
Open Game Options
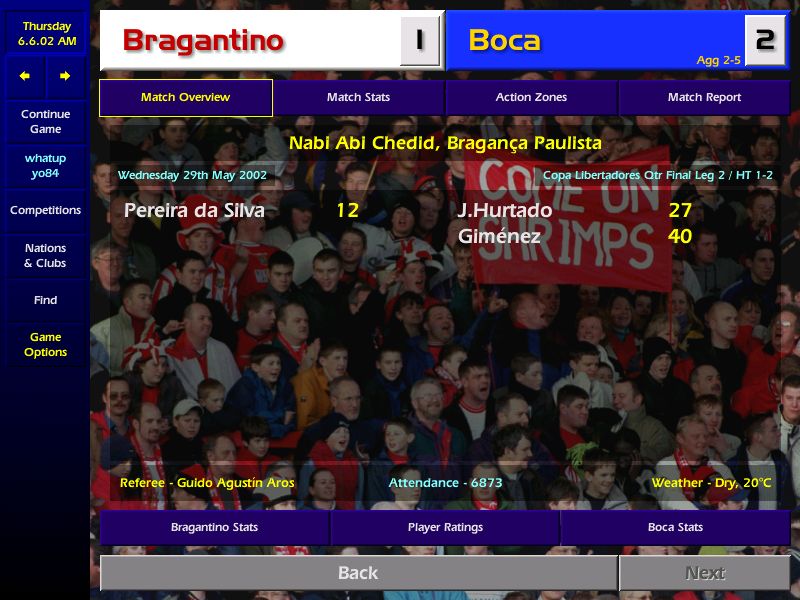(x=45, y=344)
